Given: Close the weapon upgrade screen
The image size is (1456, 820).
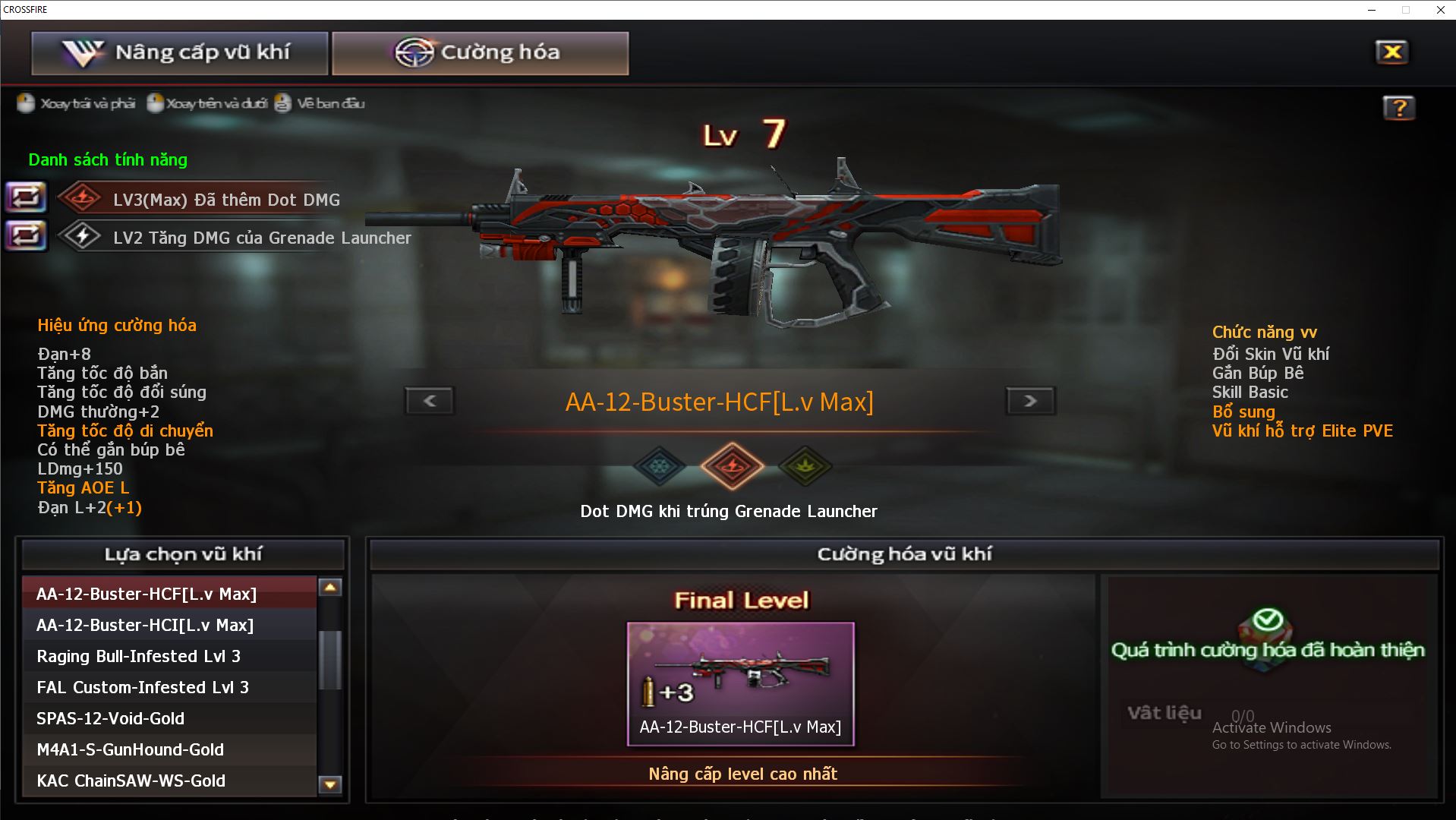Looking at the screenshot, I should [x=1391, y=52].
